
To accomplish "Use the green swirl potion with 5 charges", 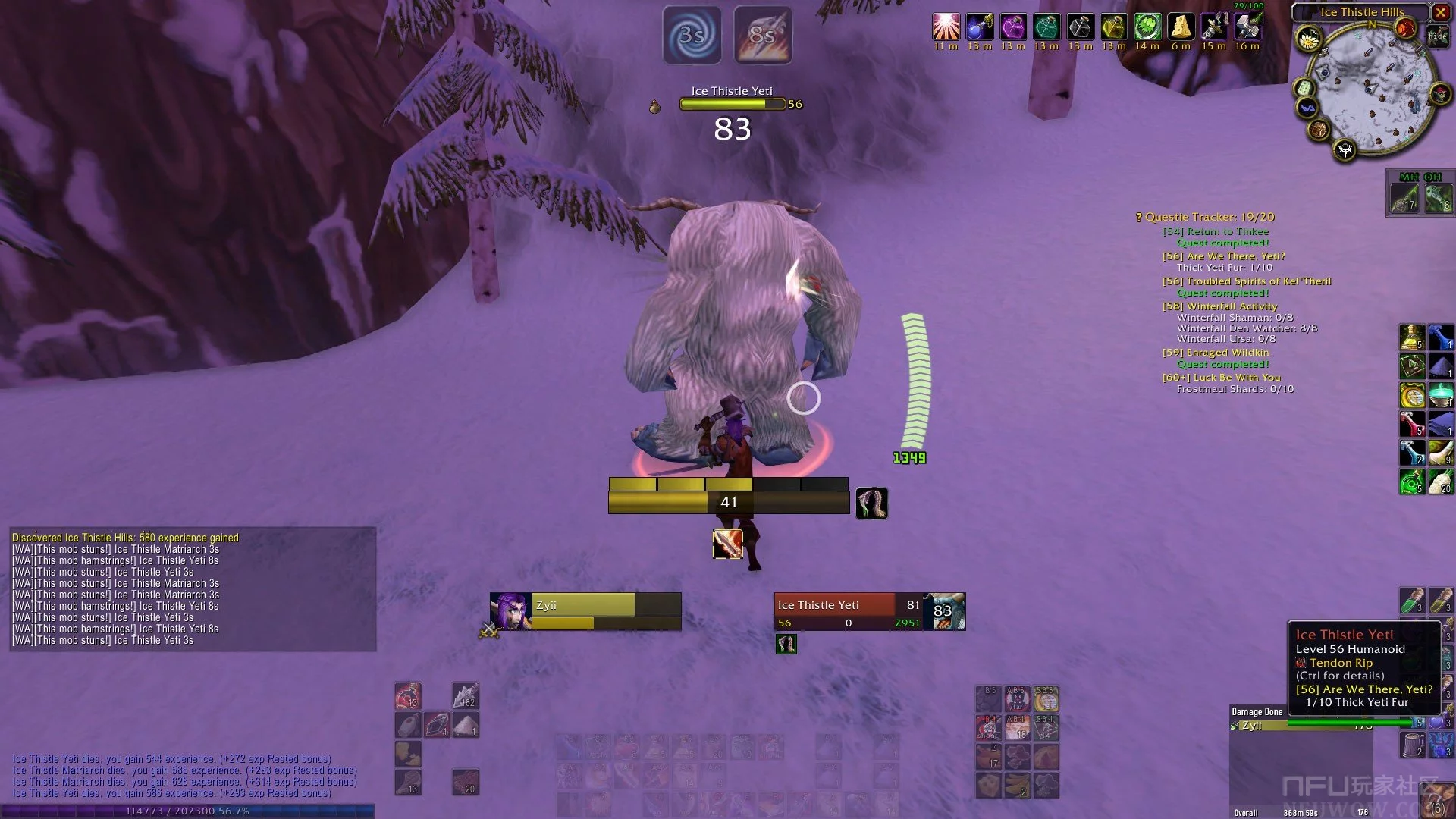I will click(1411, 482).
